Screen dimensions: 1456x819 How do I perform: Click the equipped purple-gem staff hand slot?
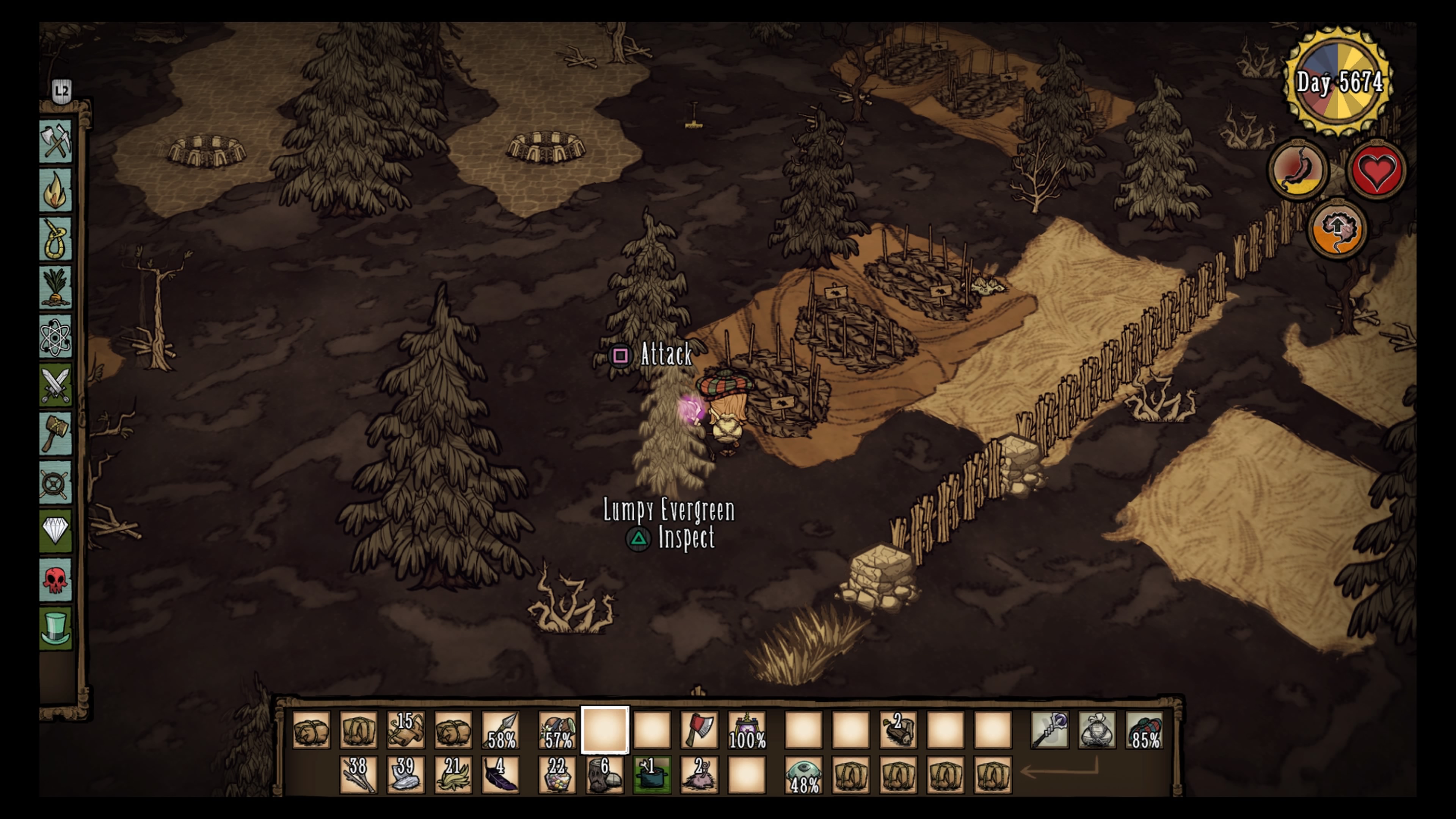point(1050,730)
